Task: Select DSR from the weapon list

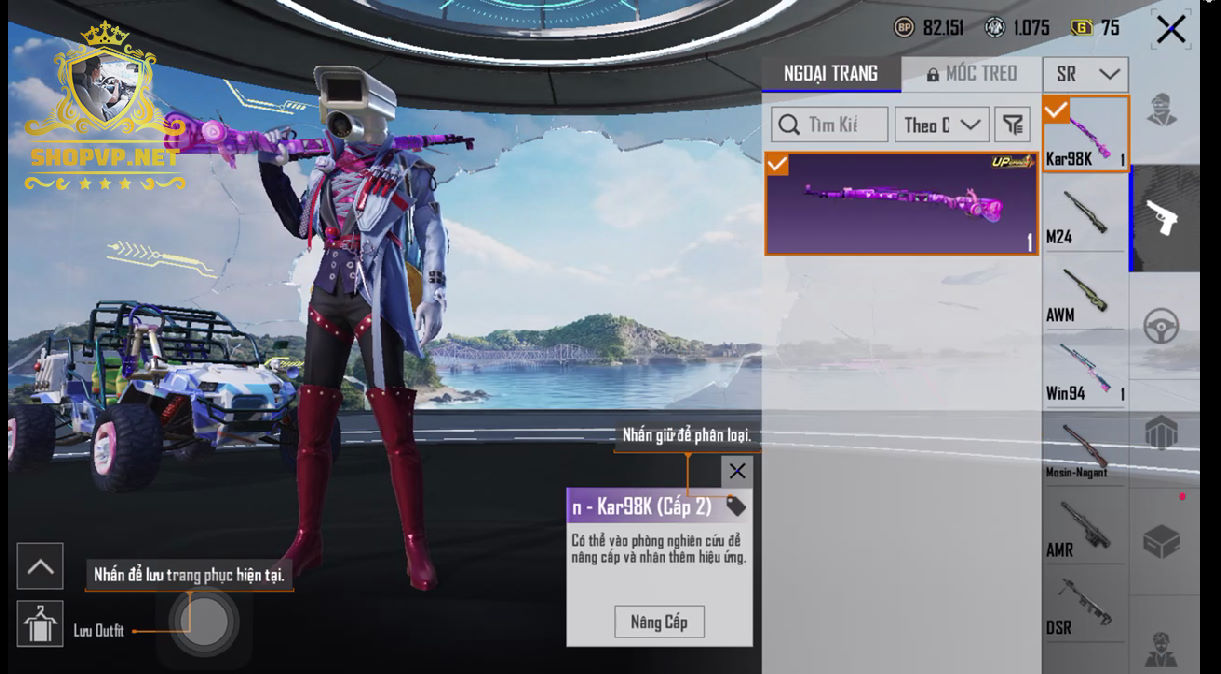Action: (x=1085, y=606)
